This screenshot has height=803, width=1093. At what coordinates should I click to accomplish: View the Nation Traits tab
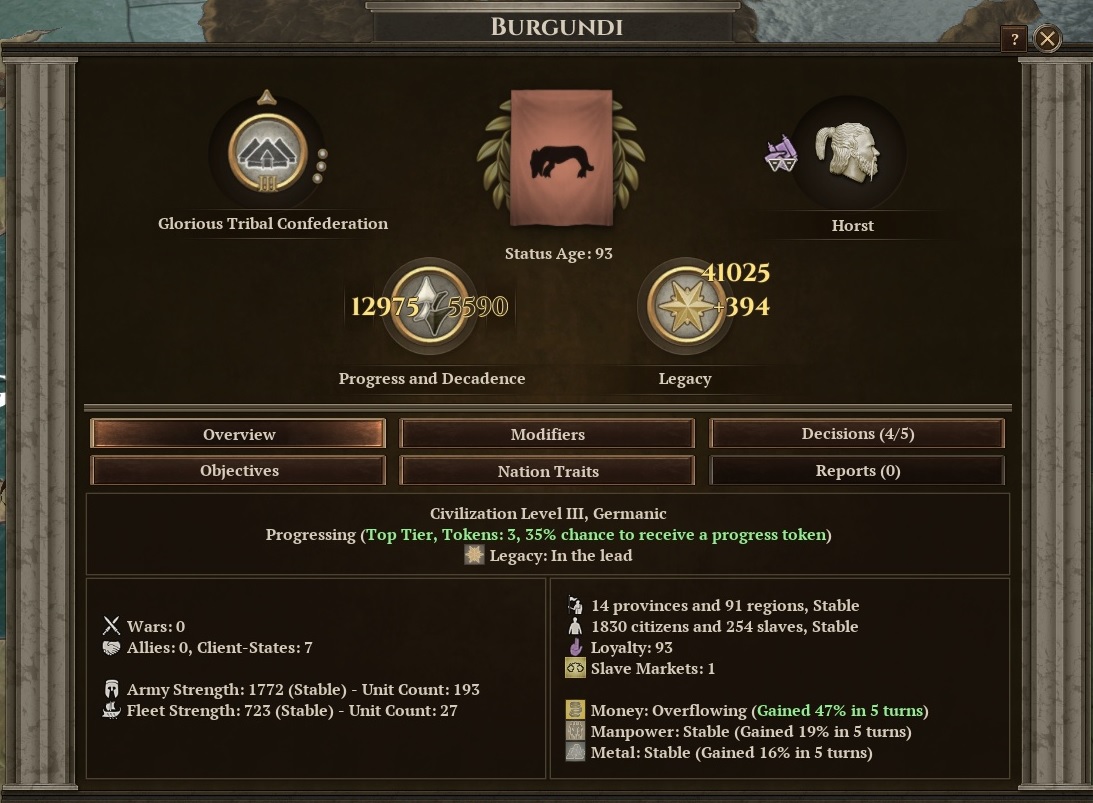click(x=547, y=471)
